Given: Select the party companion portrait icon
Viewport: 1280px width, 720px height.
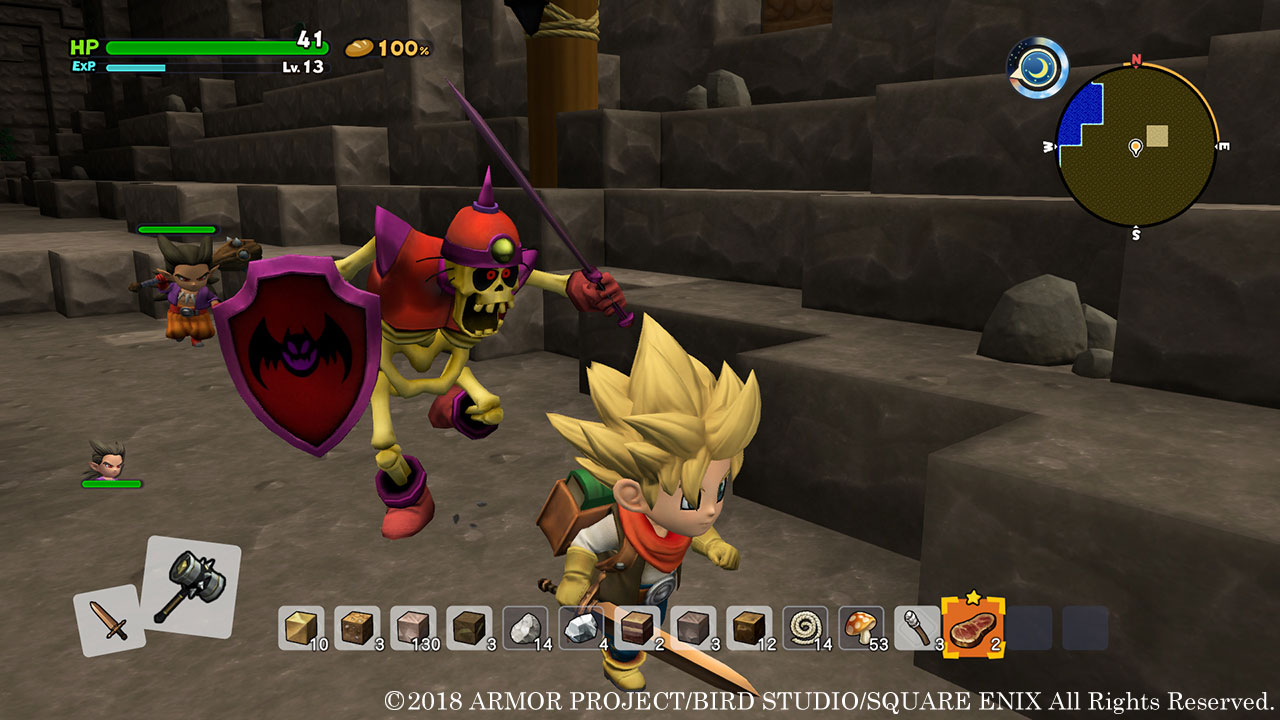Looking at the screenshot, I should point(108,460).
